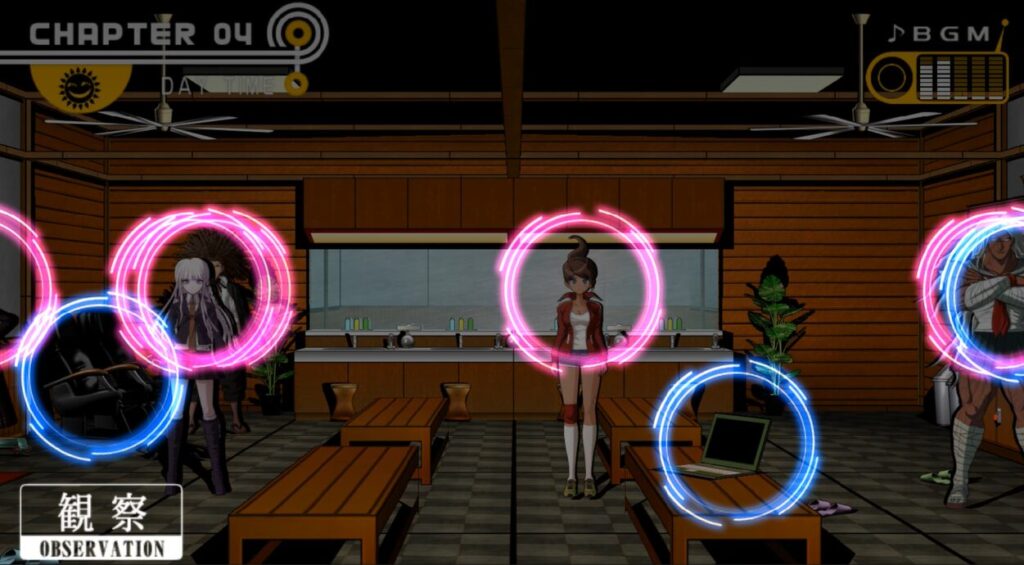
Task: Examine the blue-circled black chair
Action: coord(98,377)
